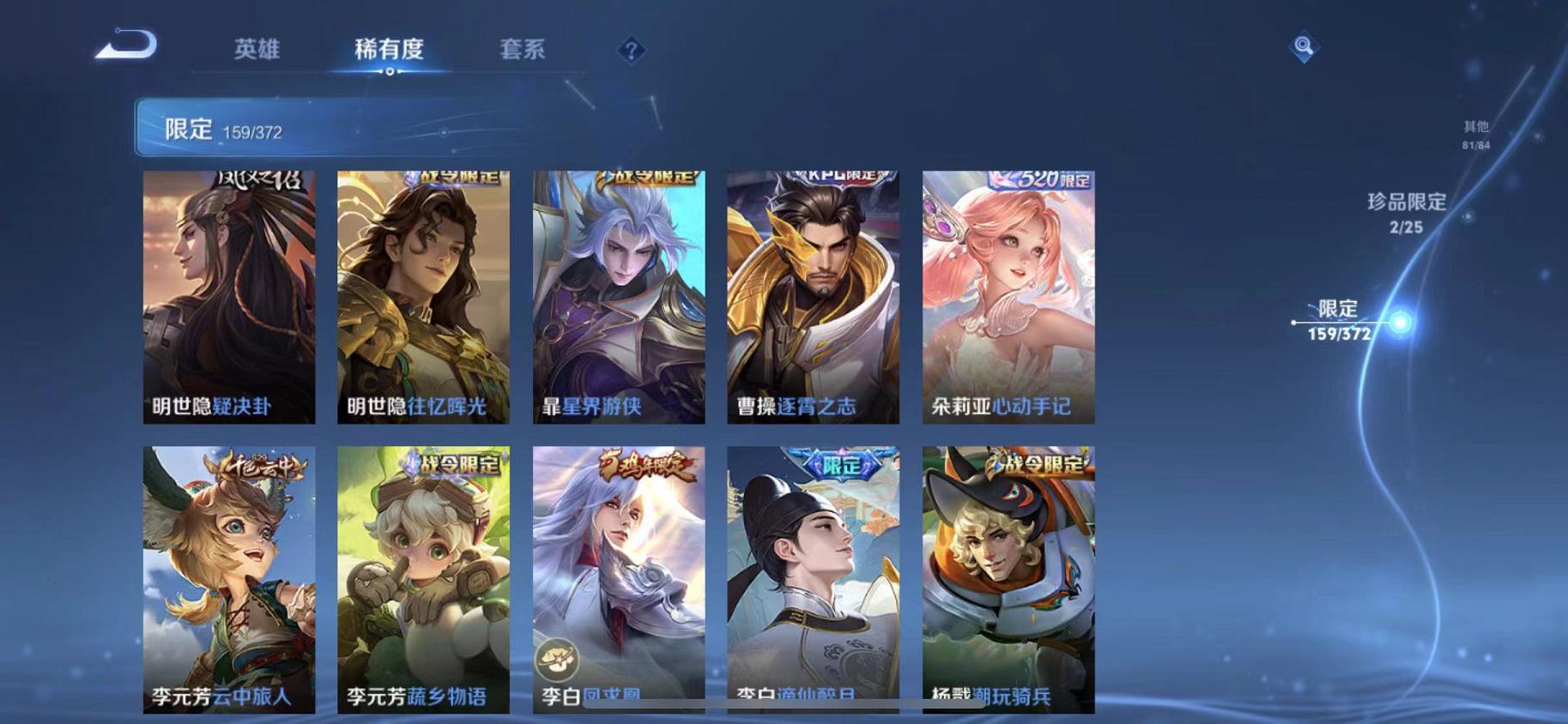This screenshot has height=724, width=1568.
Task: Open the 朵莉亚心动手记 520限定 skin
Action: [1006, 296]
